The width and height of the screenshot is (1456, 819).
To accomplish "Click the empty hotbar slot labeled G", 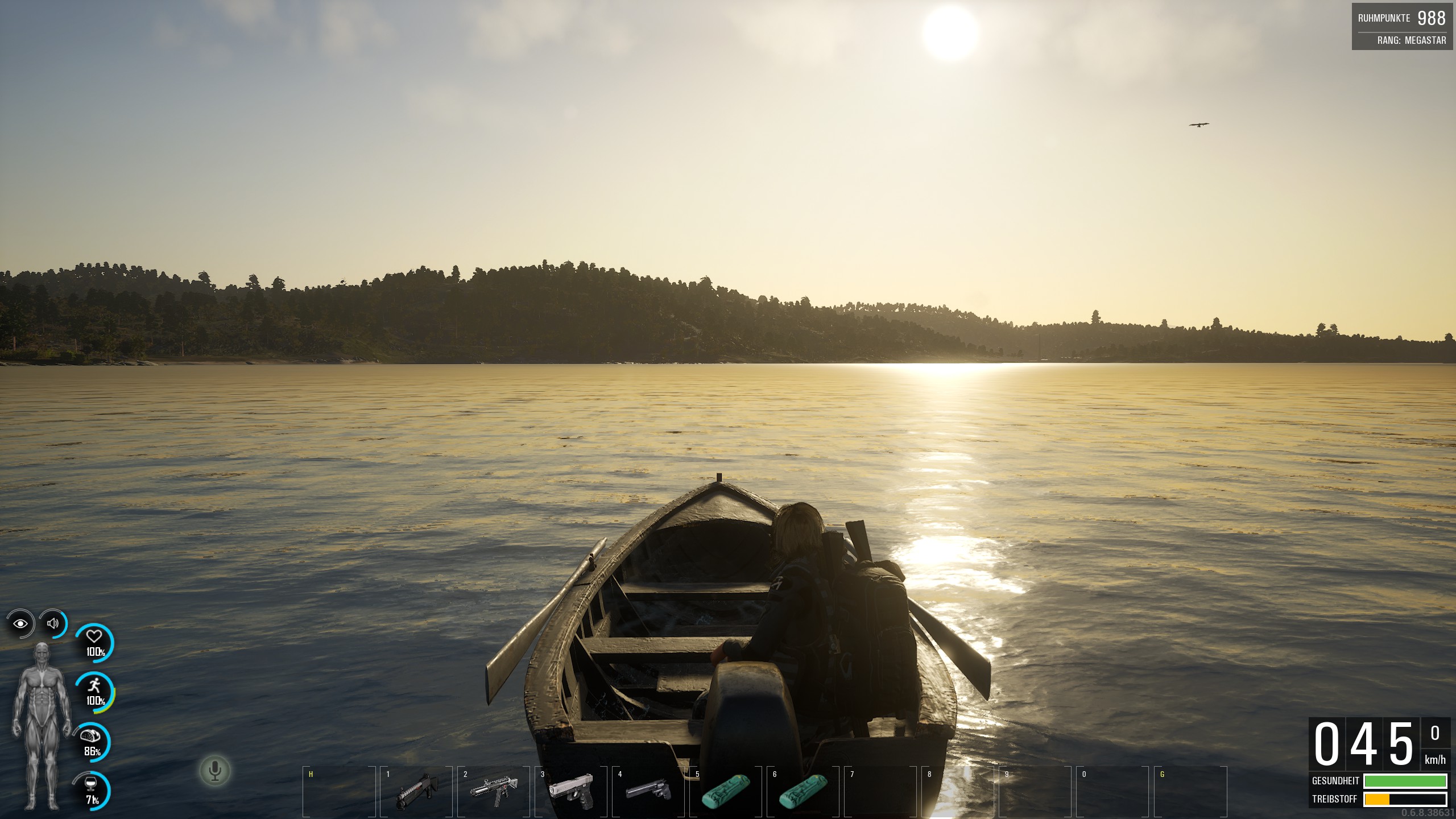I will tap(1190, 791).
